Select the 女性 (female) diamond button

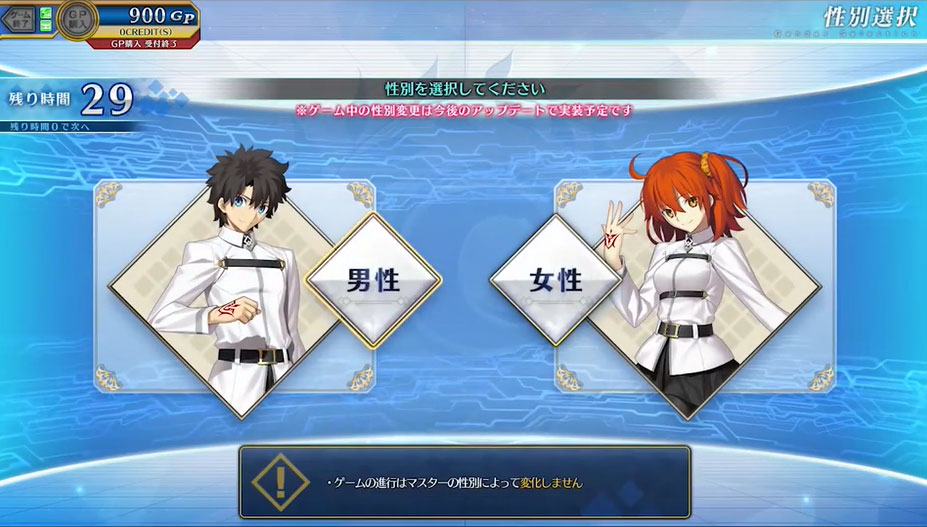[x=556, y=281]
